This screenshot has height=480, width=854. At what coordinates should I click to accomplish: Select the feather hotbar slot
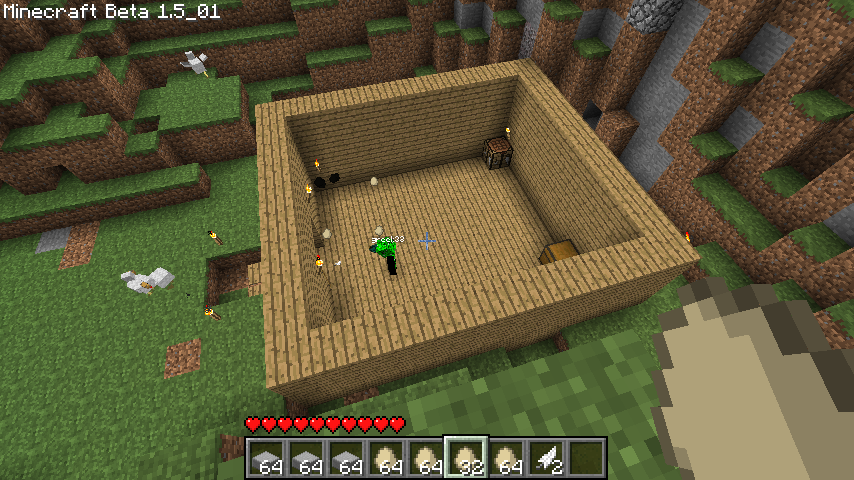coord(546,457)
